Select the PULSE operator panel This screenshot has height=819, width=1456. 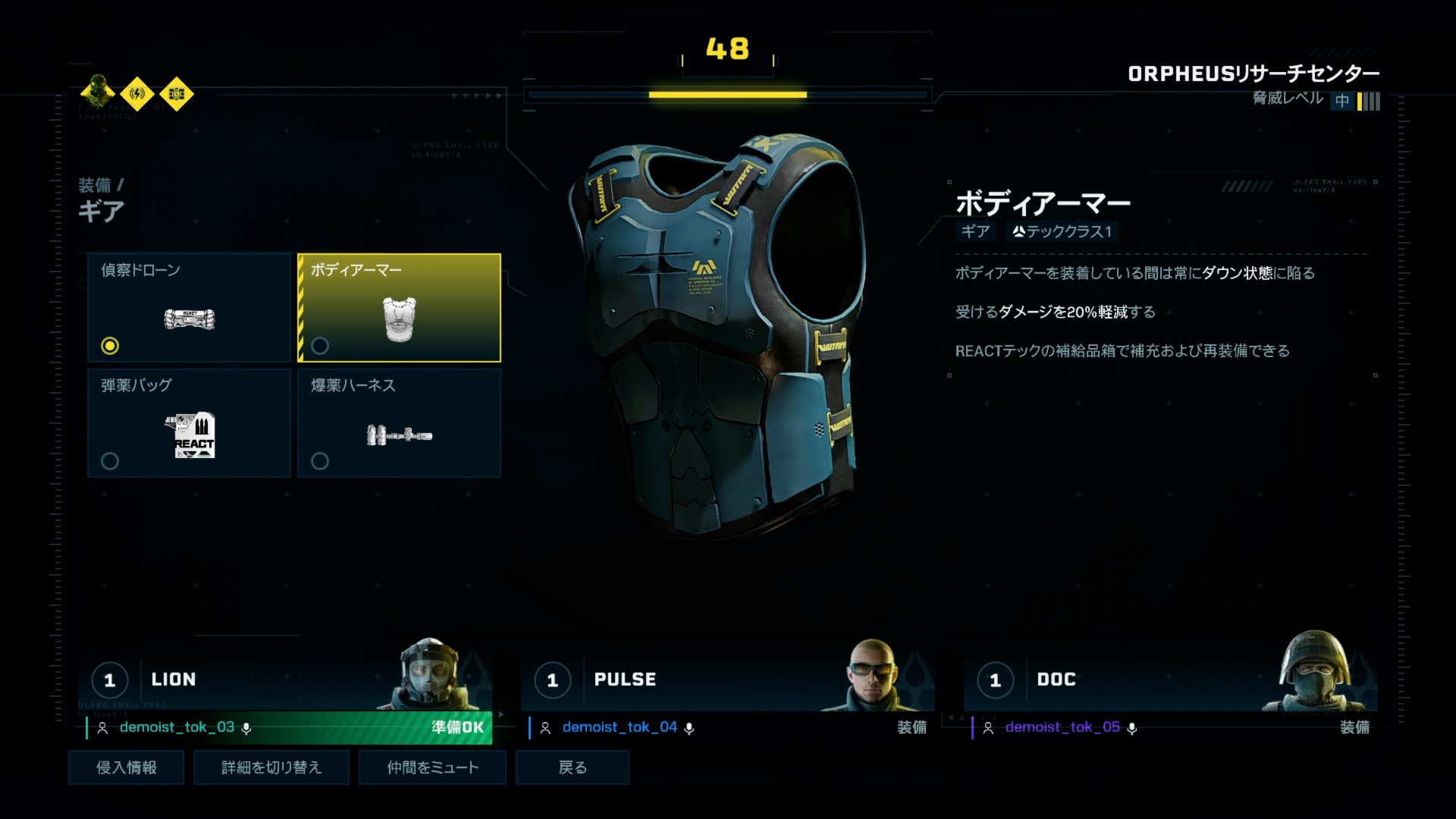(x=727, y=679)
